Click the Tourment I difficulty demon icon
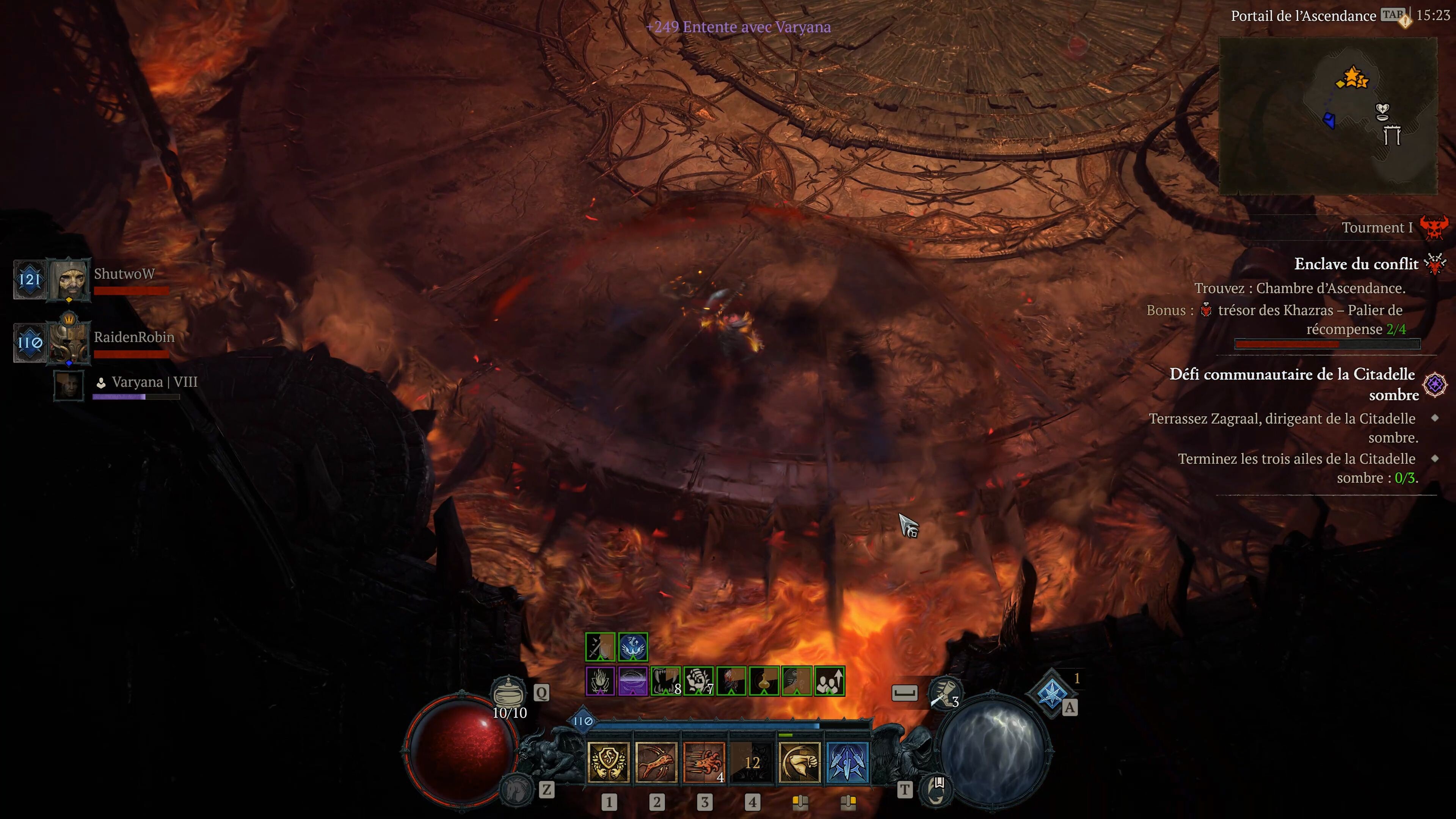 (1434, 228)
